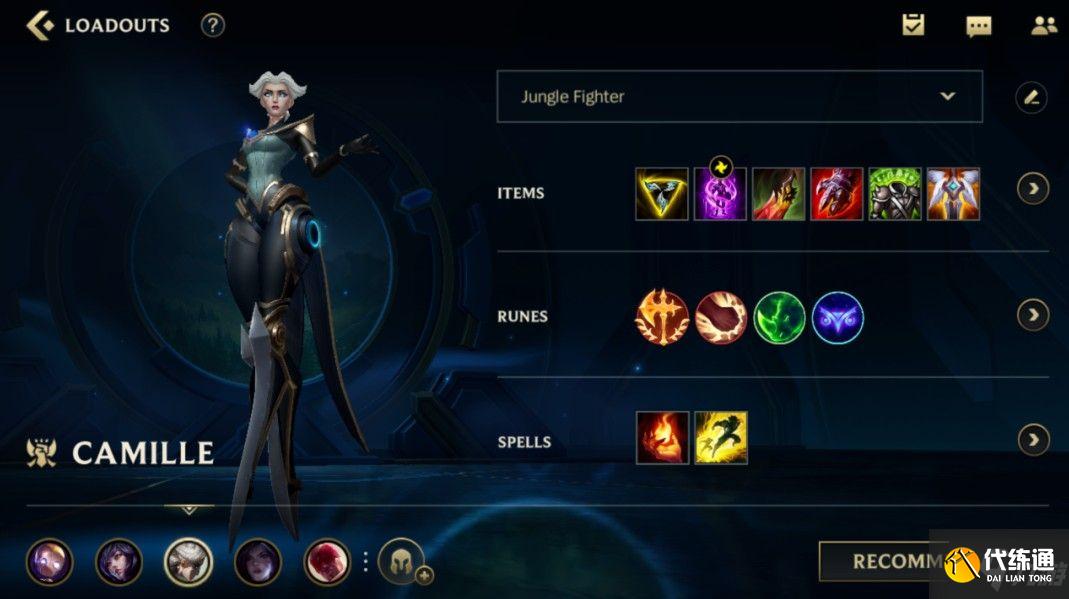Open the Items section arrow
The image size is (1069, 599).
click(x=1033, y=188)
